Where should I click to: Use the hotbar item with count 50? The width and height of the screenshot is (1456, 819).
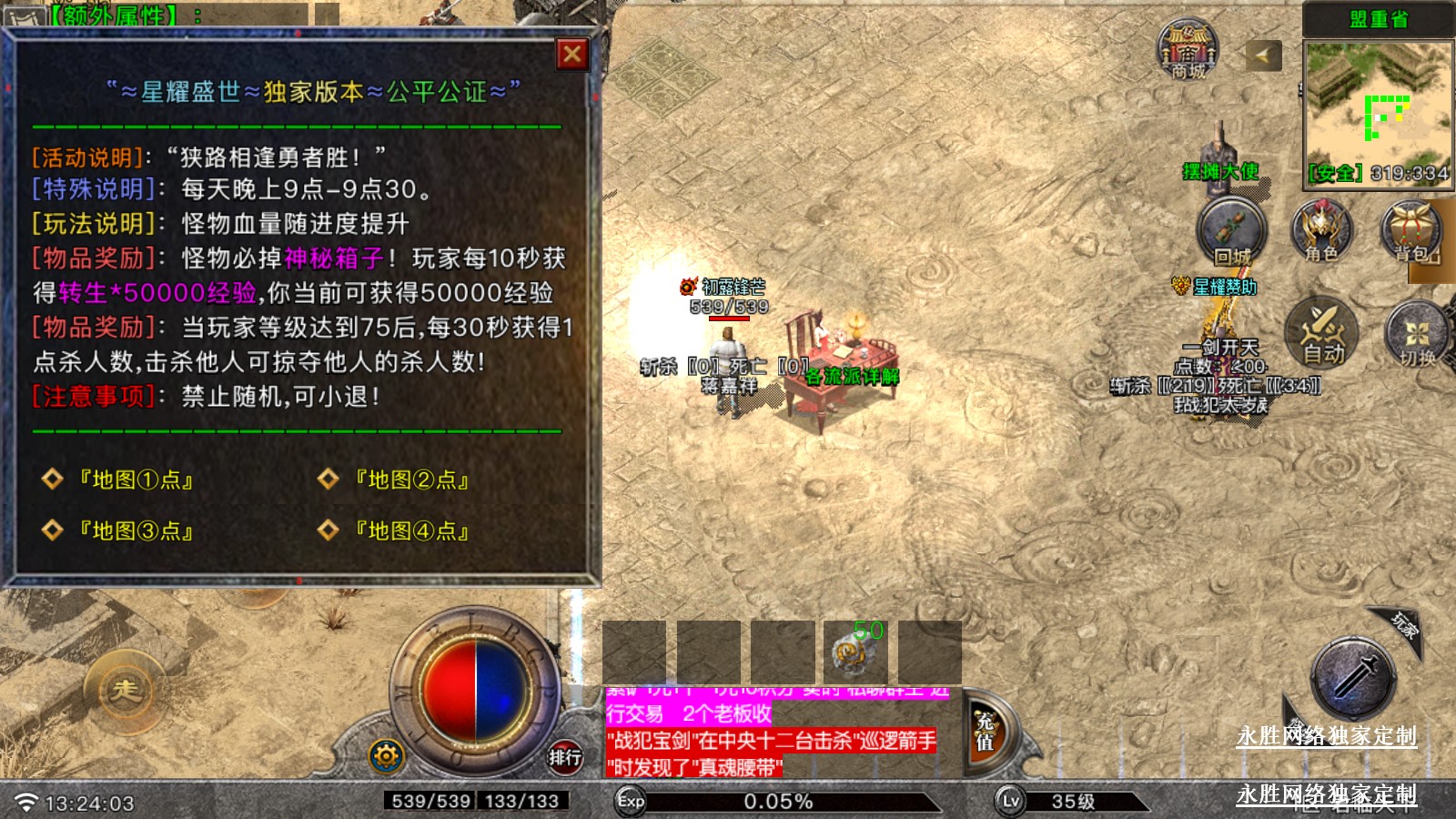pos(855,651)
